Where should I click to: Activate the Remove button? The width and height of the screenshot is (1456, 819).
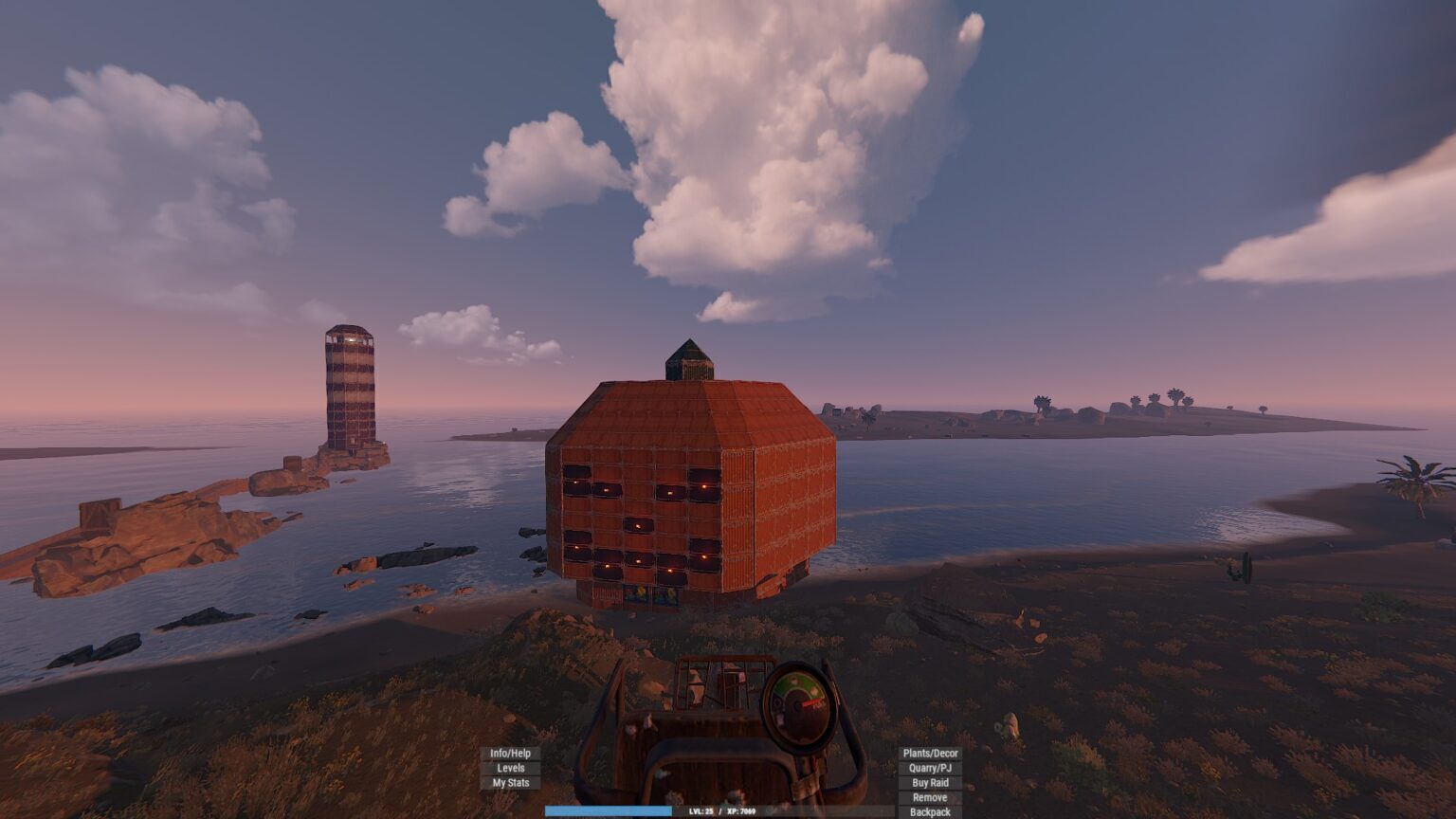(x=930, y=797)
